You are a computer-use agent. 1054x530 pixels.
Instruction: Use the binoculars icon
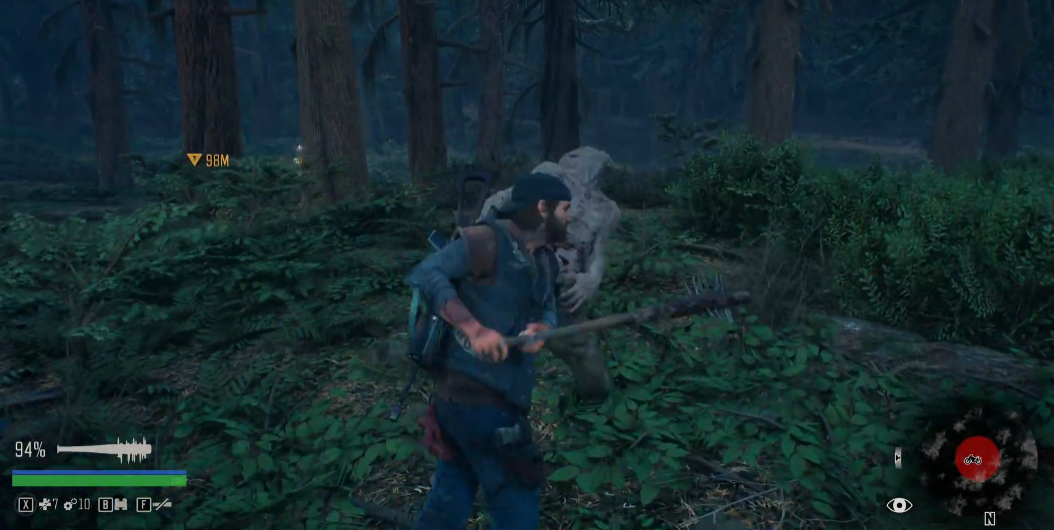tap(120, 505)
